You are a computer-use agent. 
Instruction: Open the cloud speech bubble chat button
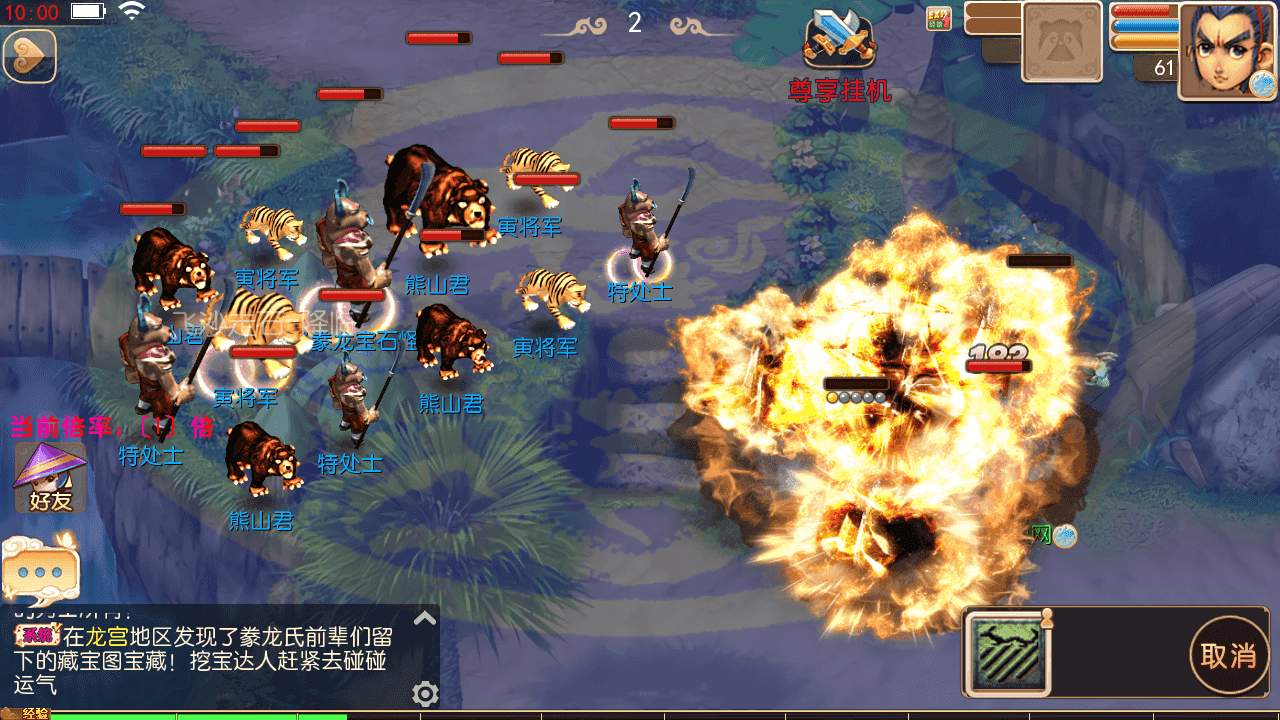[x=40, y=570]
